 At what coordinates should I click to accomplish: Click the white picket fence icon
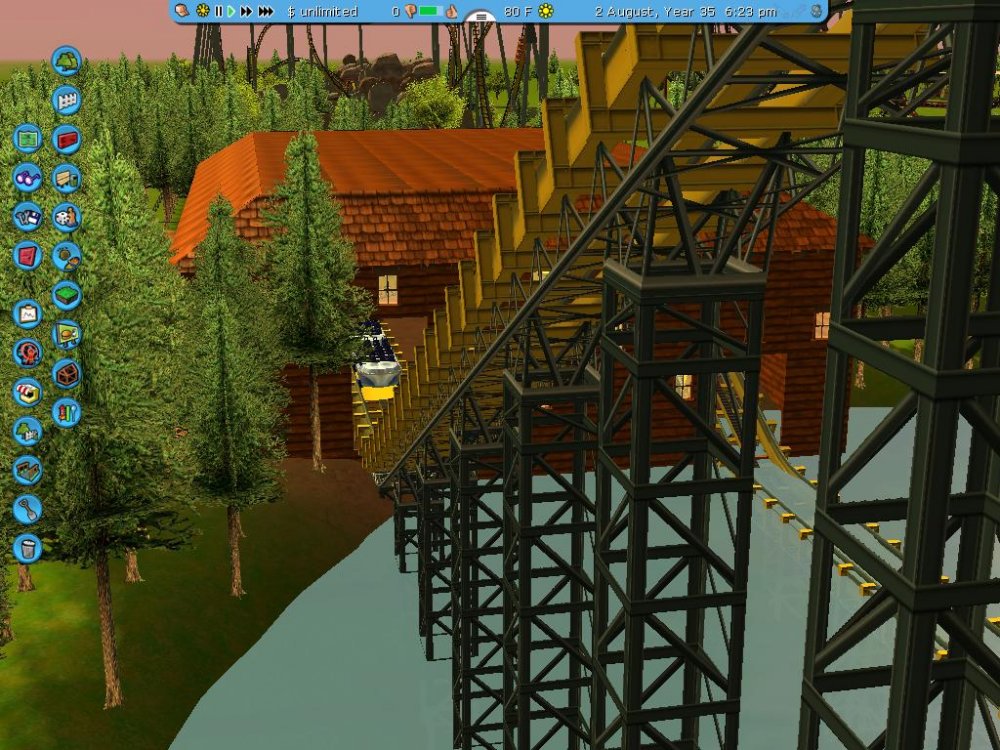click(x=66, y=100)
